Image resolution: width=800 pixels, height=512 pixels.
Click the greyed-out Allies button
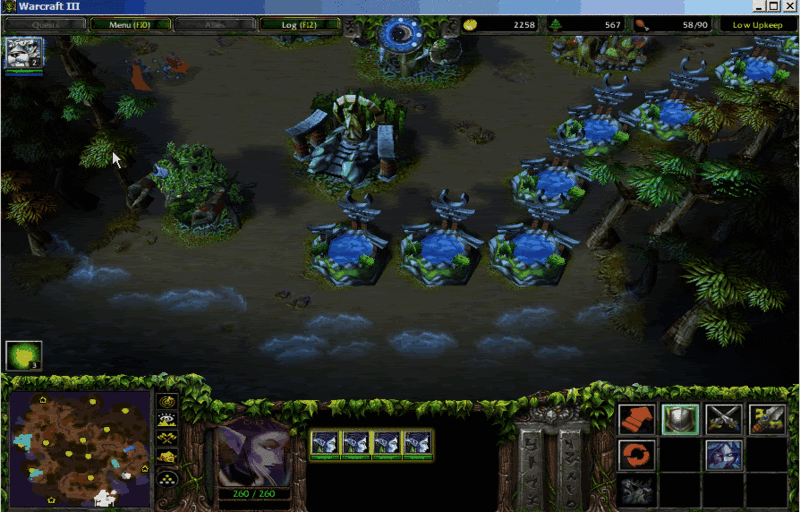coord(214,24)
